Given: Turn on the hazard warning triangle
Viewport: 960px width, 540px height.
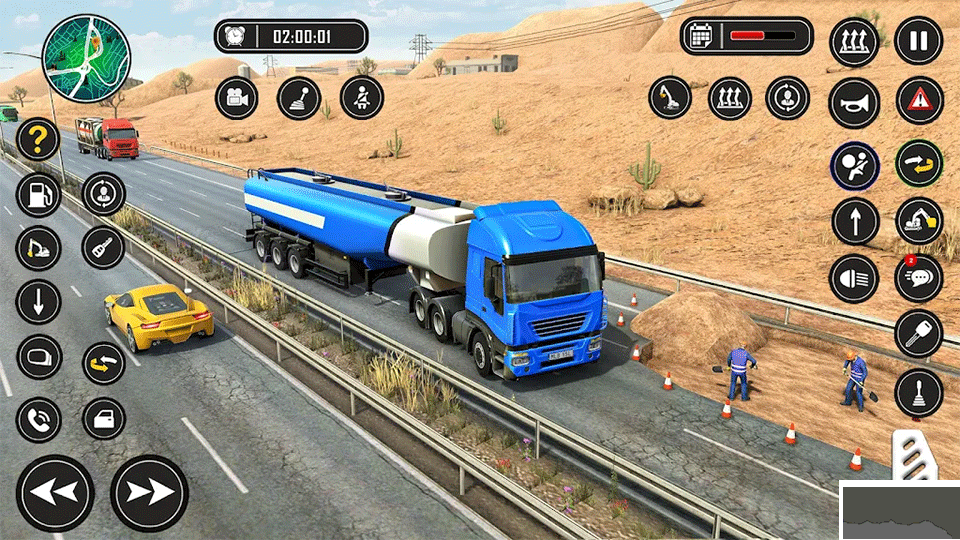Looking at the screenshot, I should coord(918,100).
